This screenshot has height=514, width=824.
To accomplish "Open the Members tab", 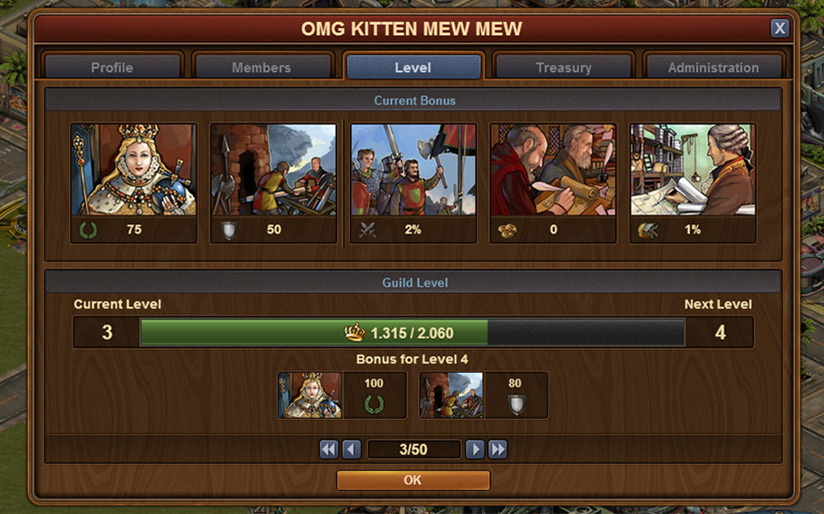I will [262, 67].
